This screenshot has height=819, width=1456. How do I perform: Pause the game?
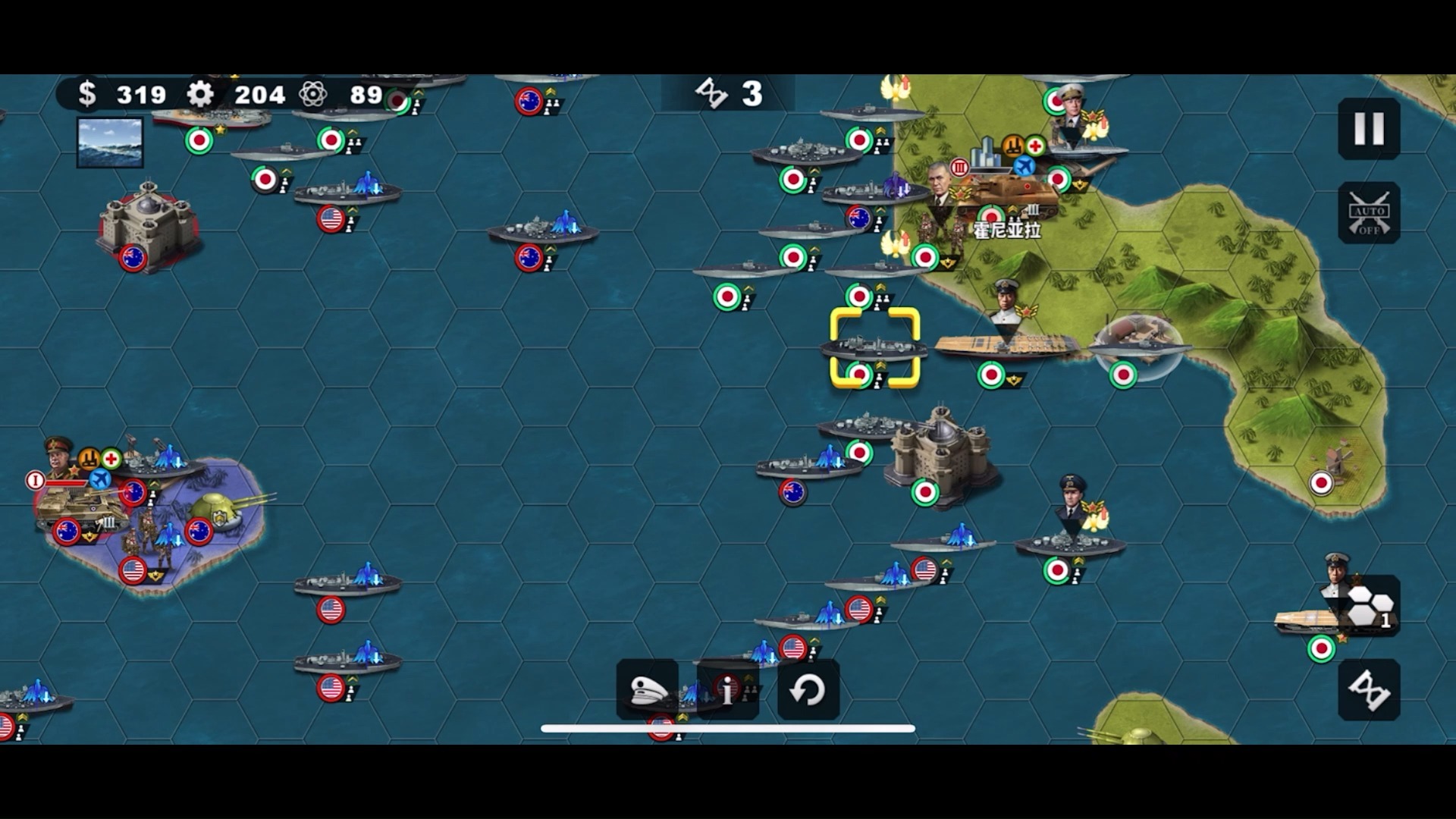[x=1369, y=129]
